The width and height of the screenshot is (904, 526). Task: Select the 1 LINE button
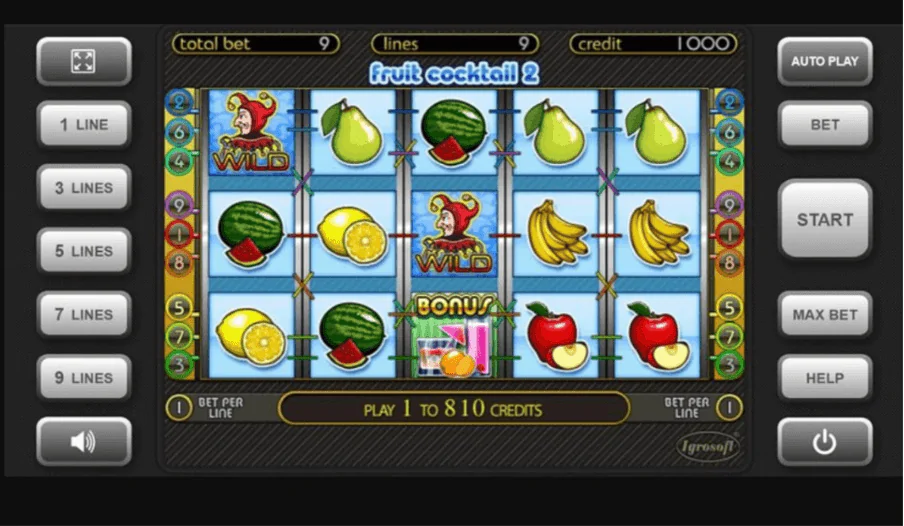click(x=84, y=125)
